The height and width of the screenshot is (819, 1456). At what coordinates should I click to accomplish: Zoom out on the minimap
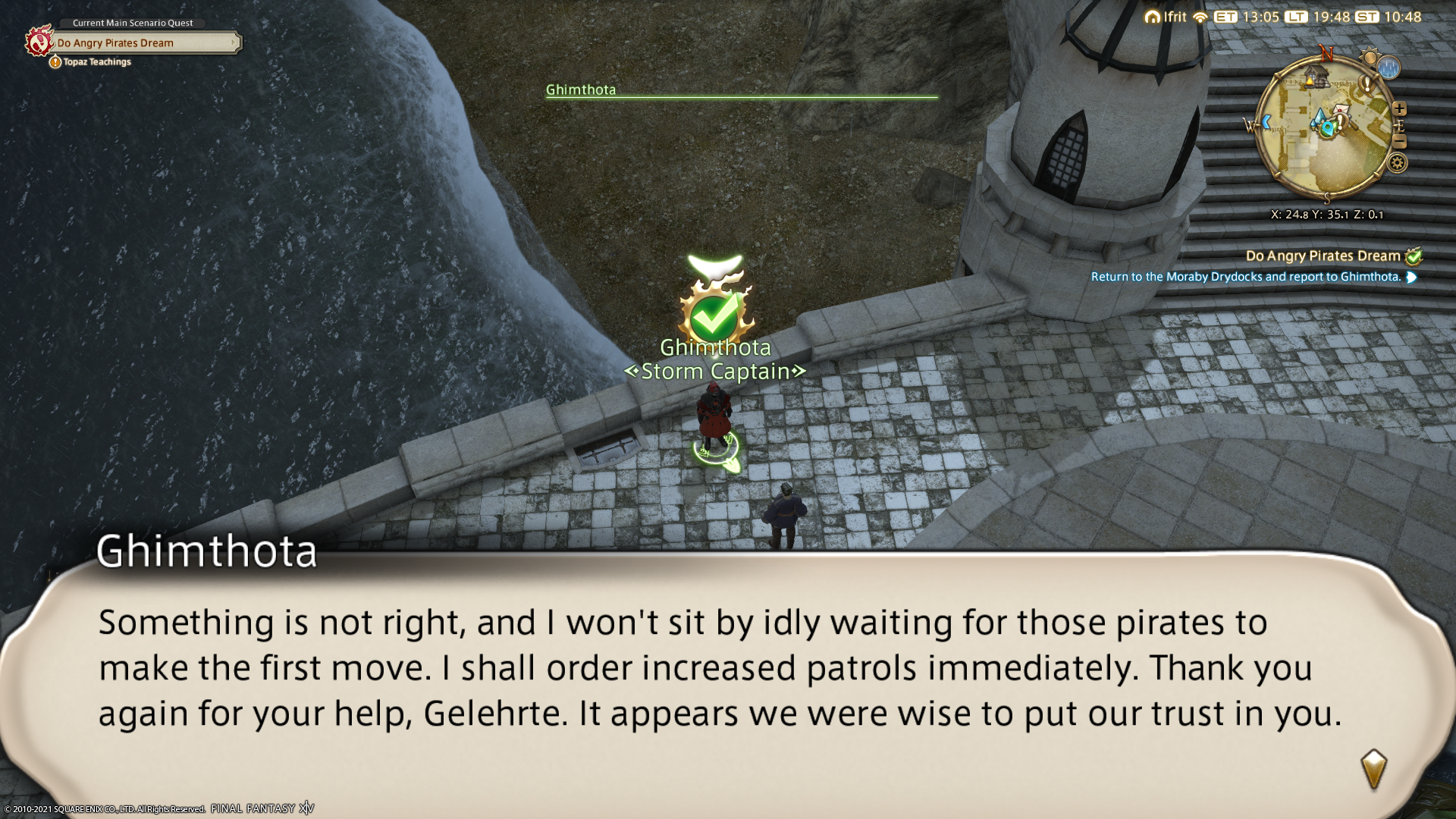coord(1400,142)
